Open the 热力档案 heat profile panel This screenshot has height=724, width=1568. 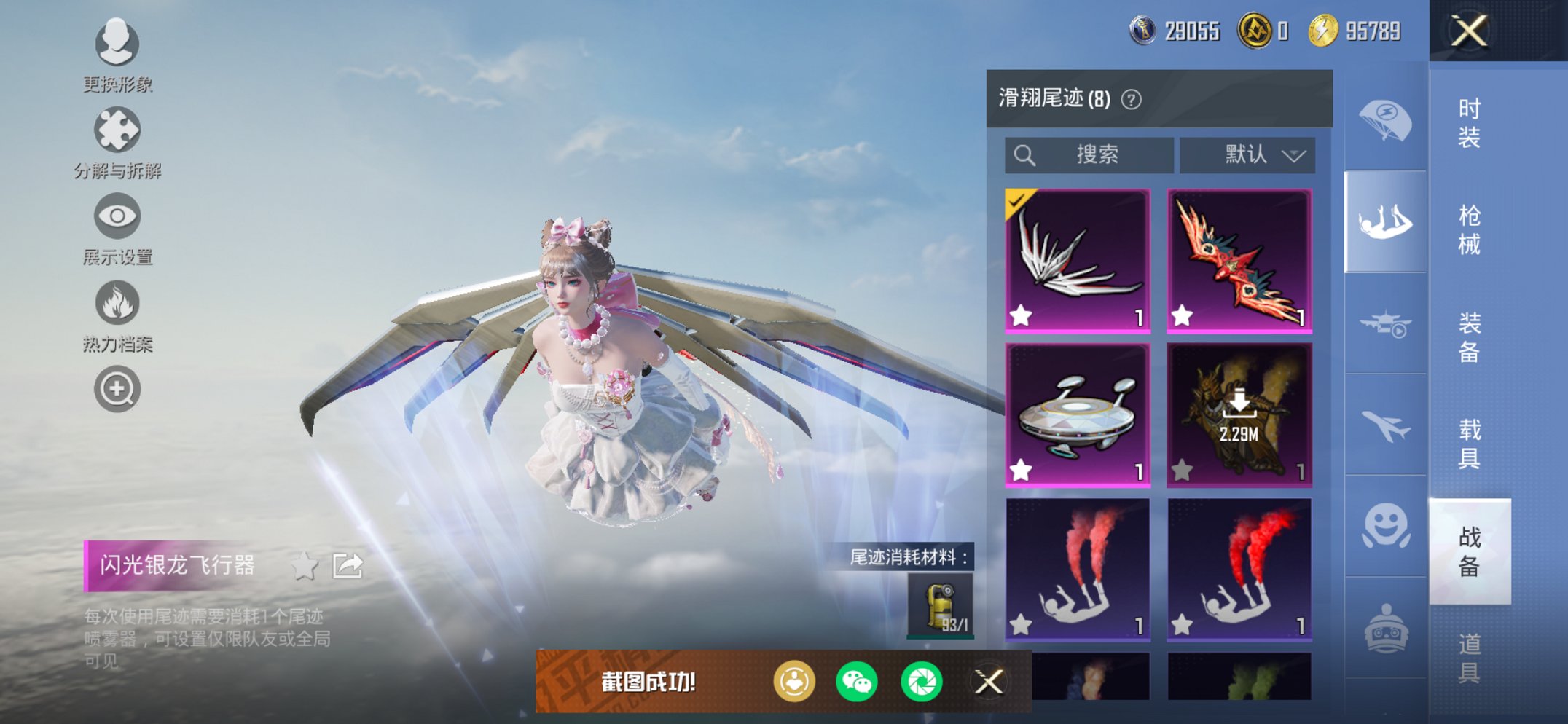[117, 304]
